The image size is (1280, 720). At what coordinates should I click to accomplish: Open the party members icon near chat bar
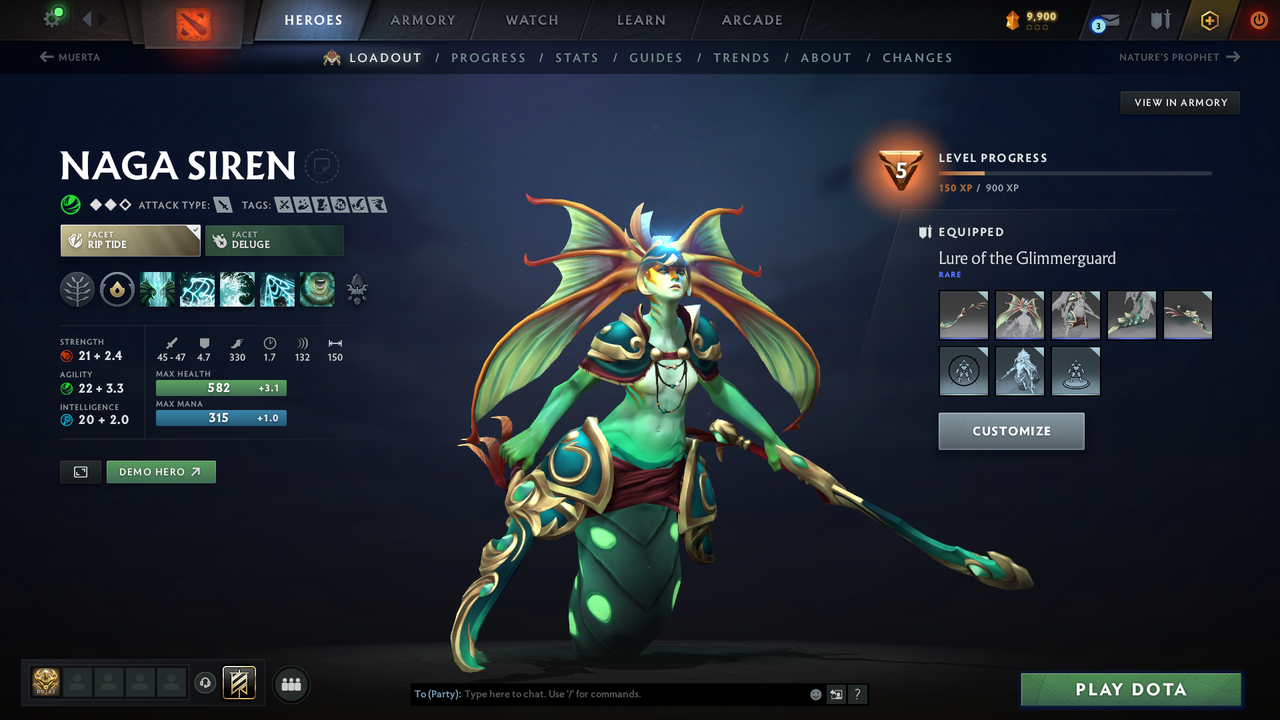(290, 684)
